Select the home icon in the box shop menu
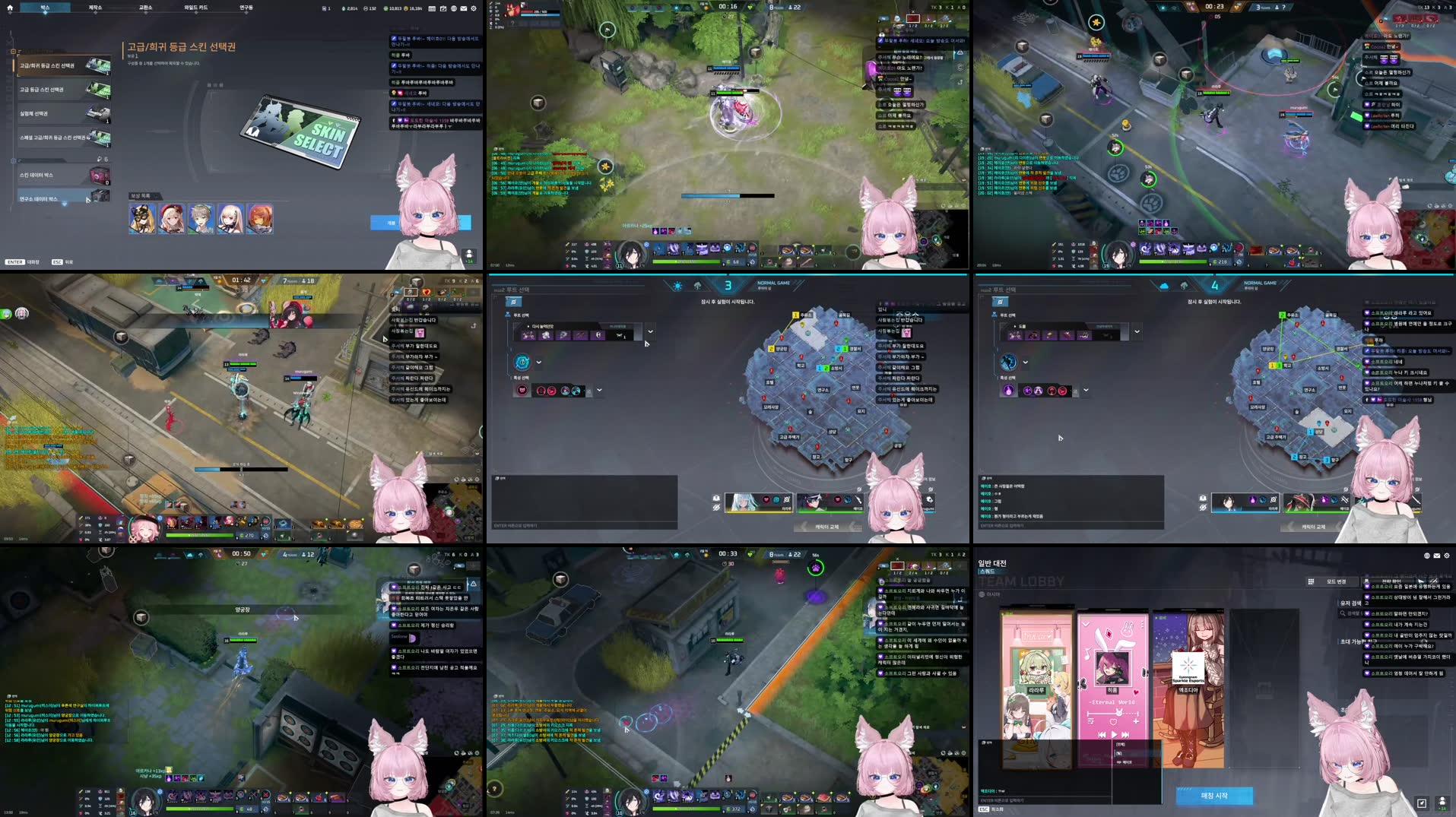Screen dimensions: 1456x817 coord(10,8)
